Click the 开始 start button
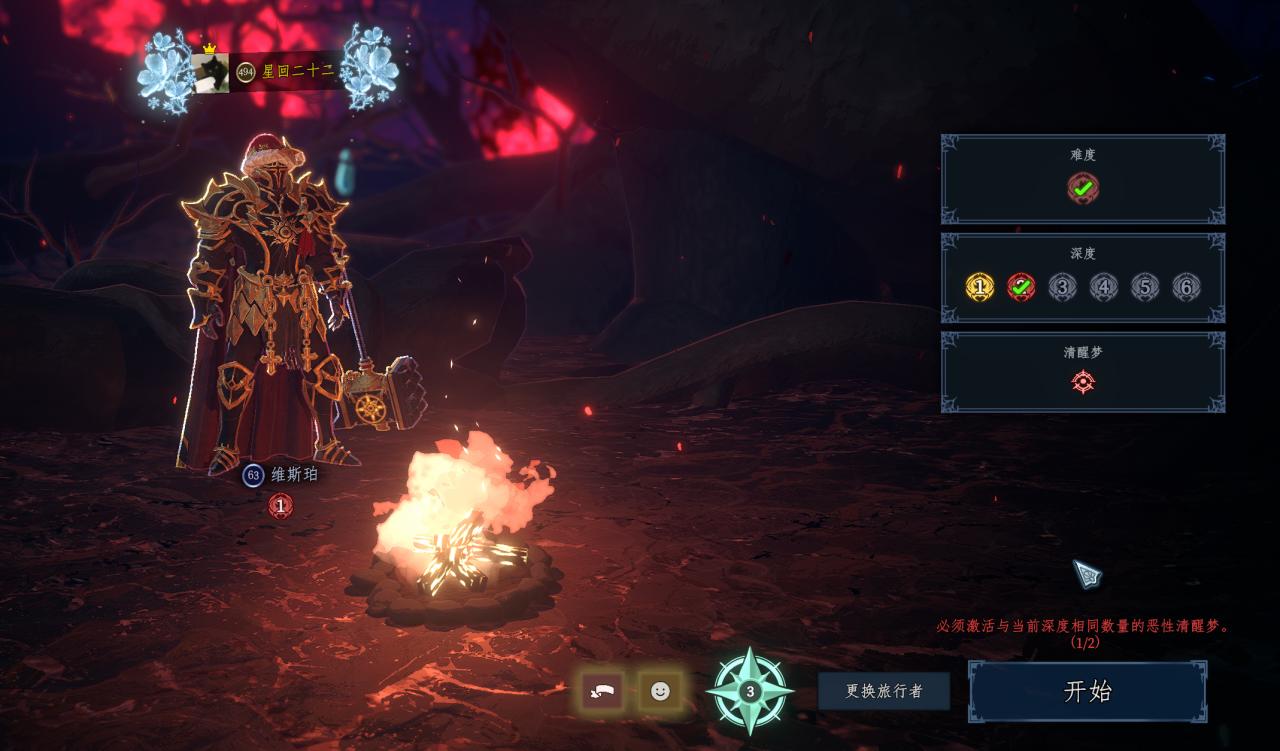This screenshot has height=751, width=1280. click(1087, 691)
